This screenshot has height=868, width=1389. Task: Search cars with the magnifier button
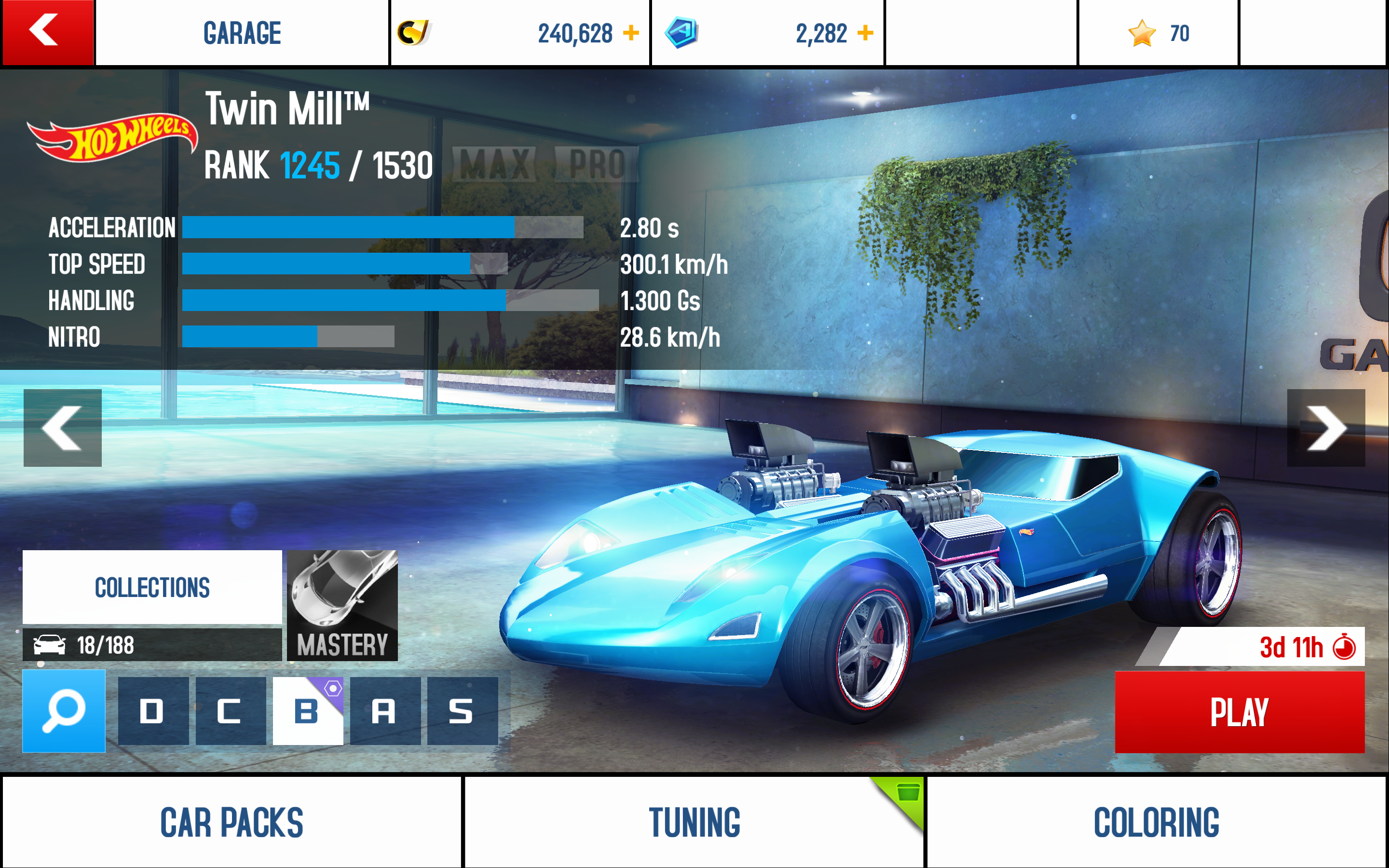tap(64, 711)
